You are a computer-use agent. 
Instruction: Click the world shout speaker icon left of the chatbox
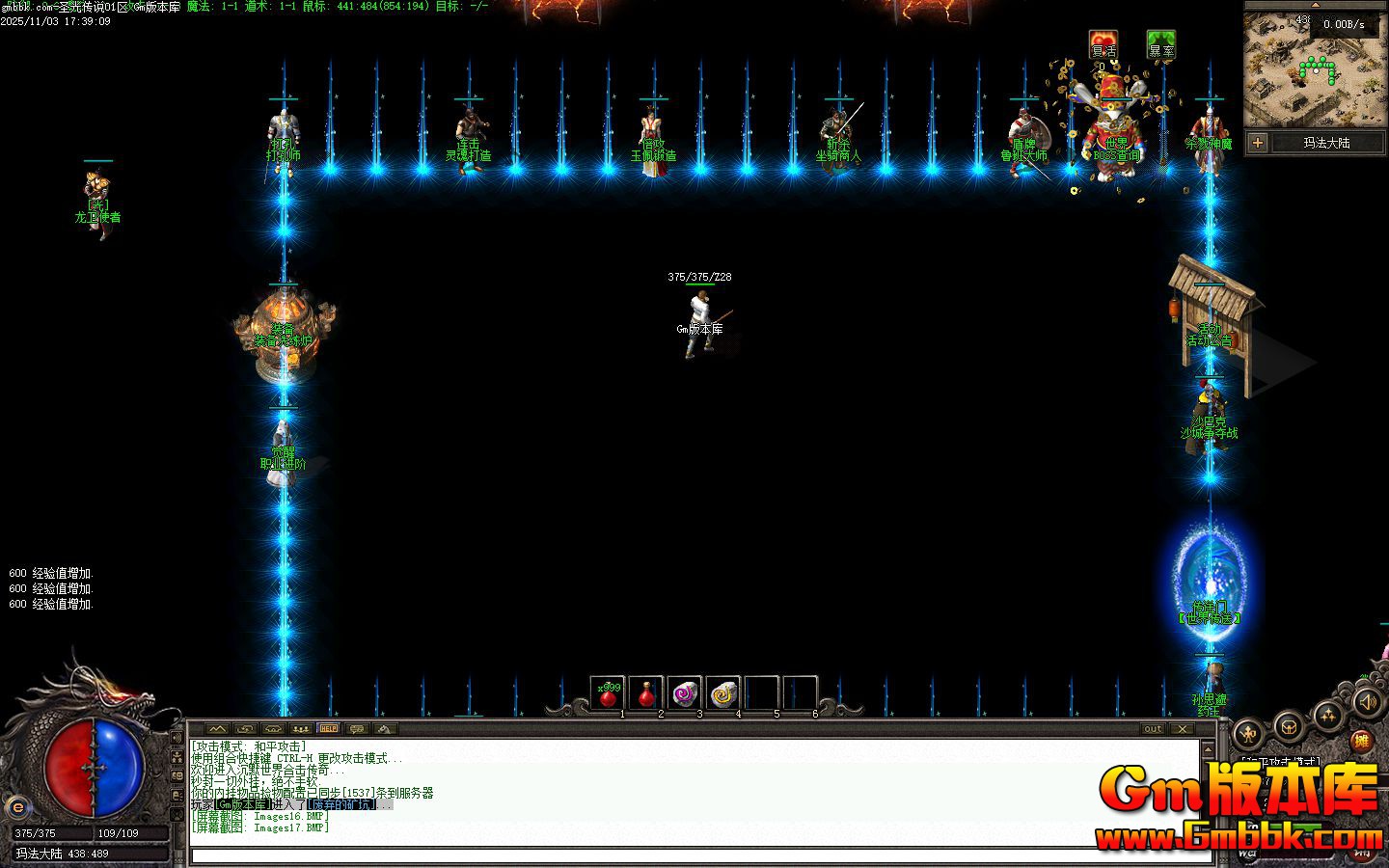click(x=177, y=737)
